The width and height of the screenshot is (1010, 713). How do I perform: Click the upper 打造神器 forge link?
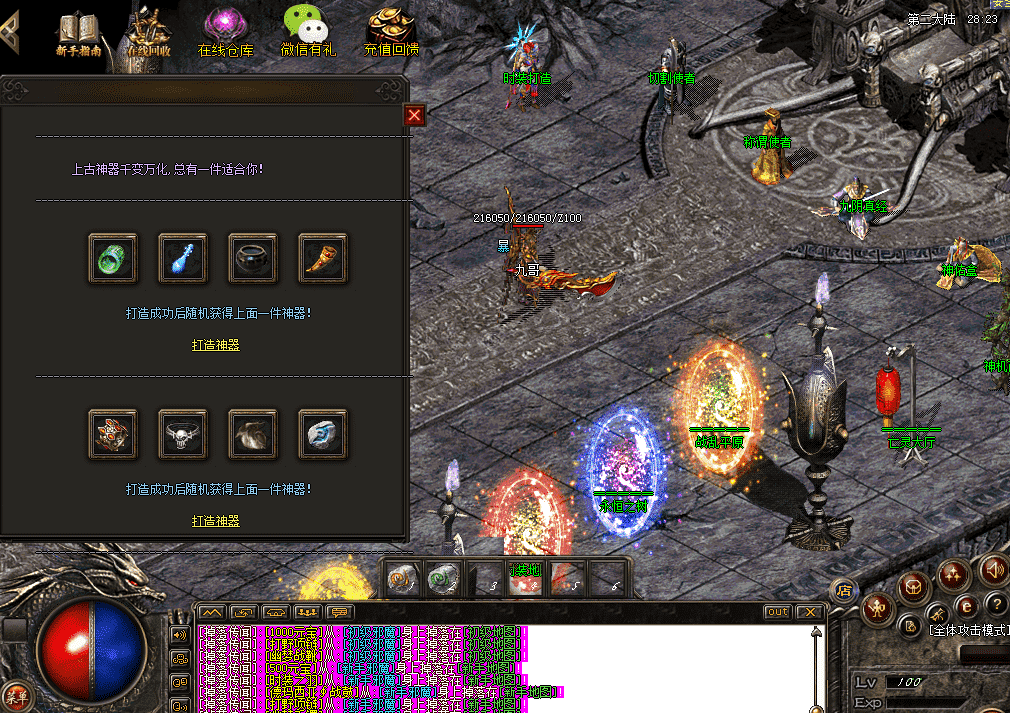(x=216, y=345)
